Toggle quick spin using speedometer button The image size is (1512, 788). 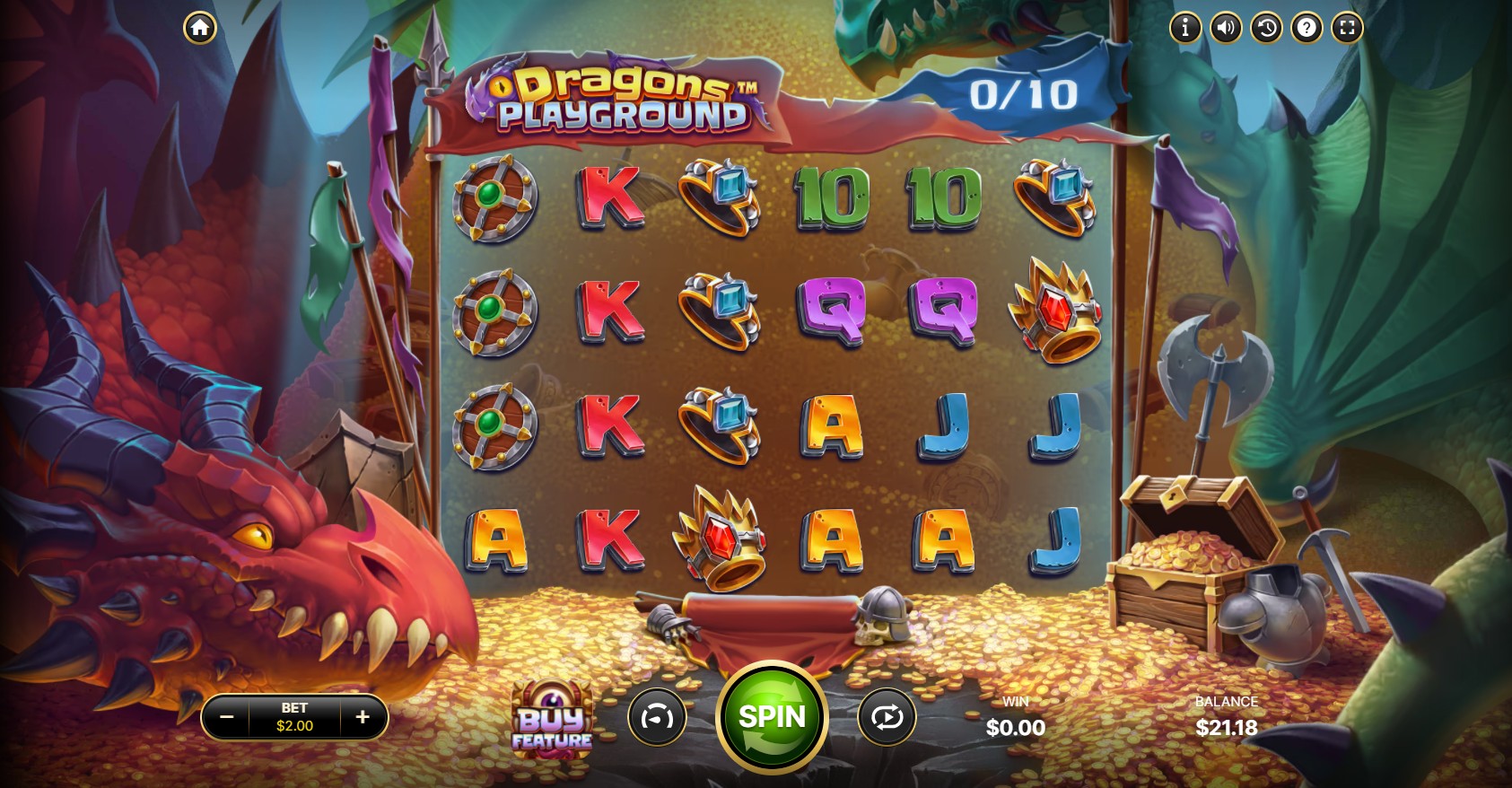tap(659, 717)
